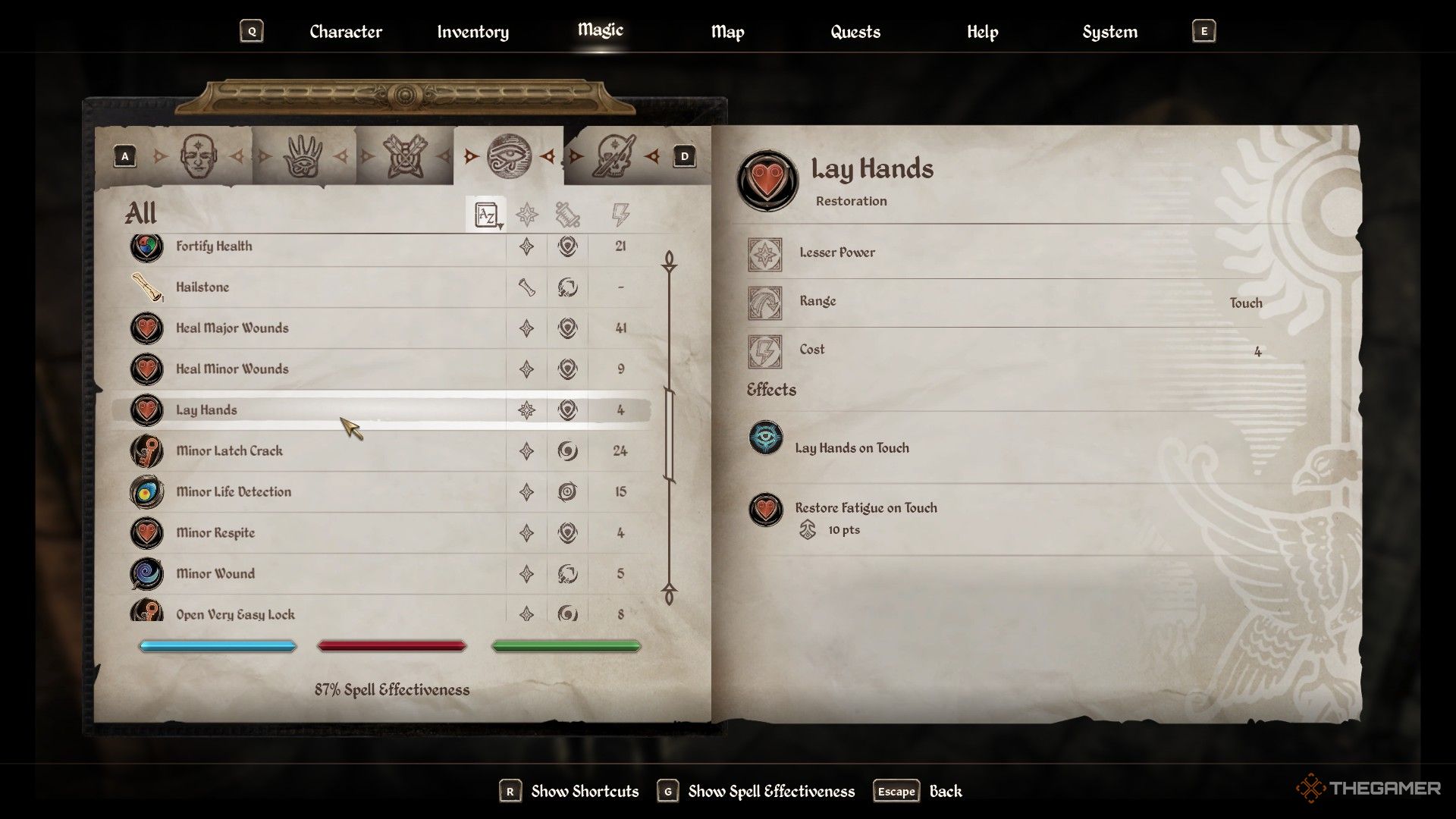Open the Map tab
Viewport: 1456px width, 819px height.
(x=727, y=32)
